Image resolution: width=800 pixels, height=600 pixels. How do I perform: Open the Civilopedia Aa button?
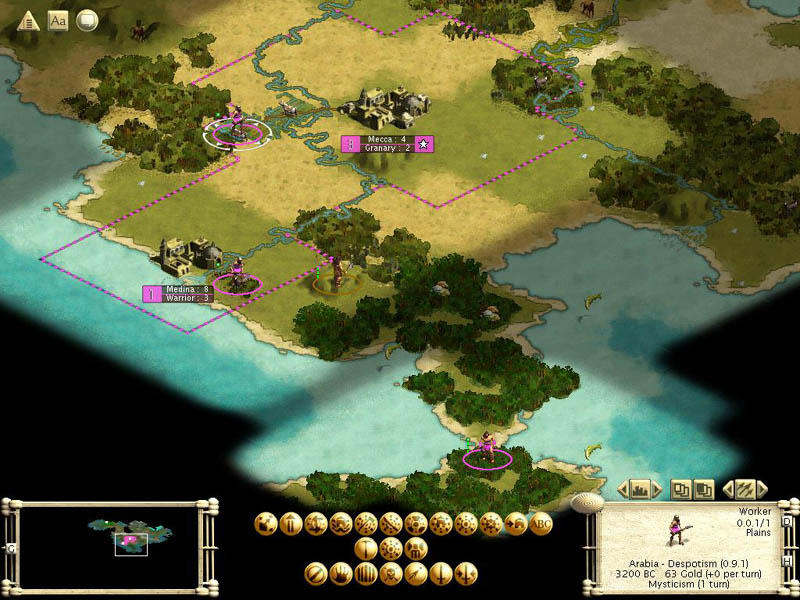point(58,20)
